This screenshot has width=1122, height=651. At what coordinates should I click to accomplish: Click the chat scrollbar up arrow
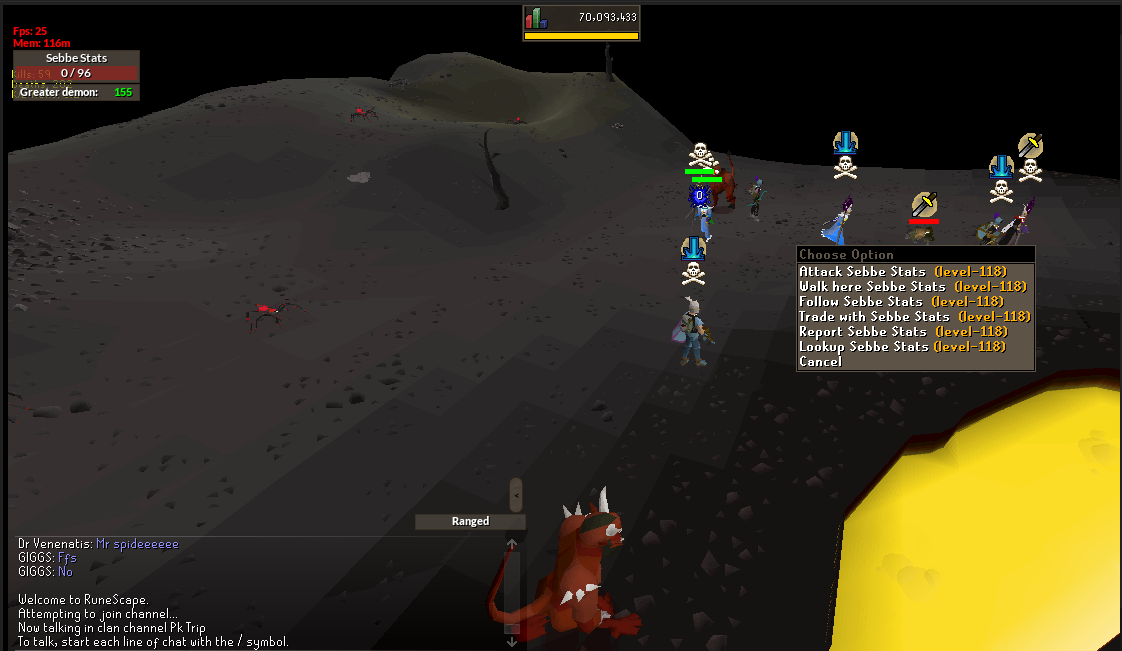pyautogui.click(x=511, y=545)
